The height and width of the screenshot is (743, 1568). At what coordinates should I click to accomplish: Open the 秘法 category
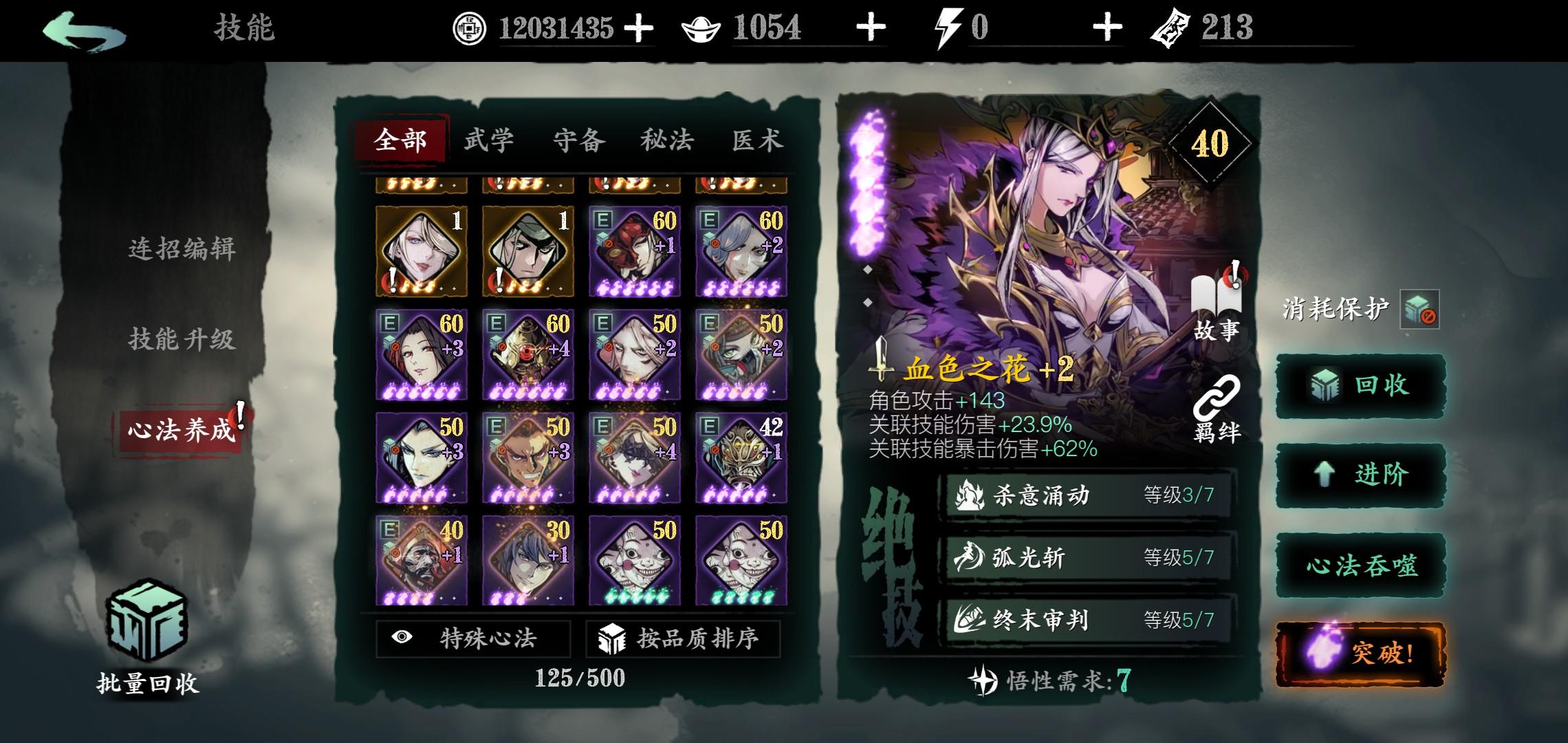[667, 140]
